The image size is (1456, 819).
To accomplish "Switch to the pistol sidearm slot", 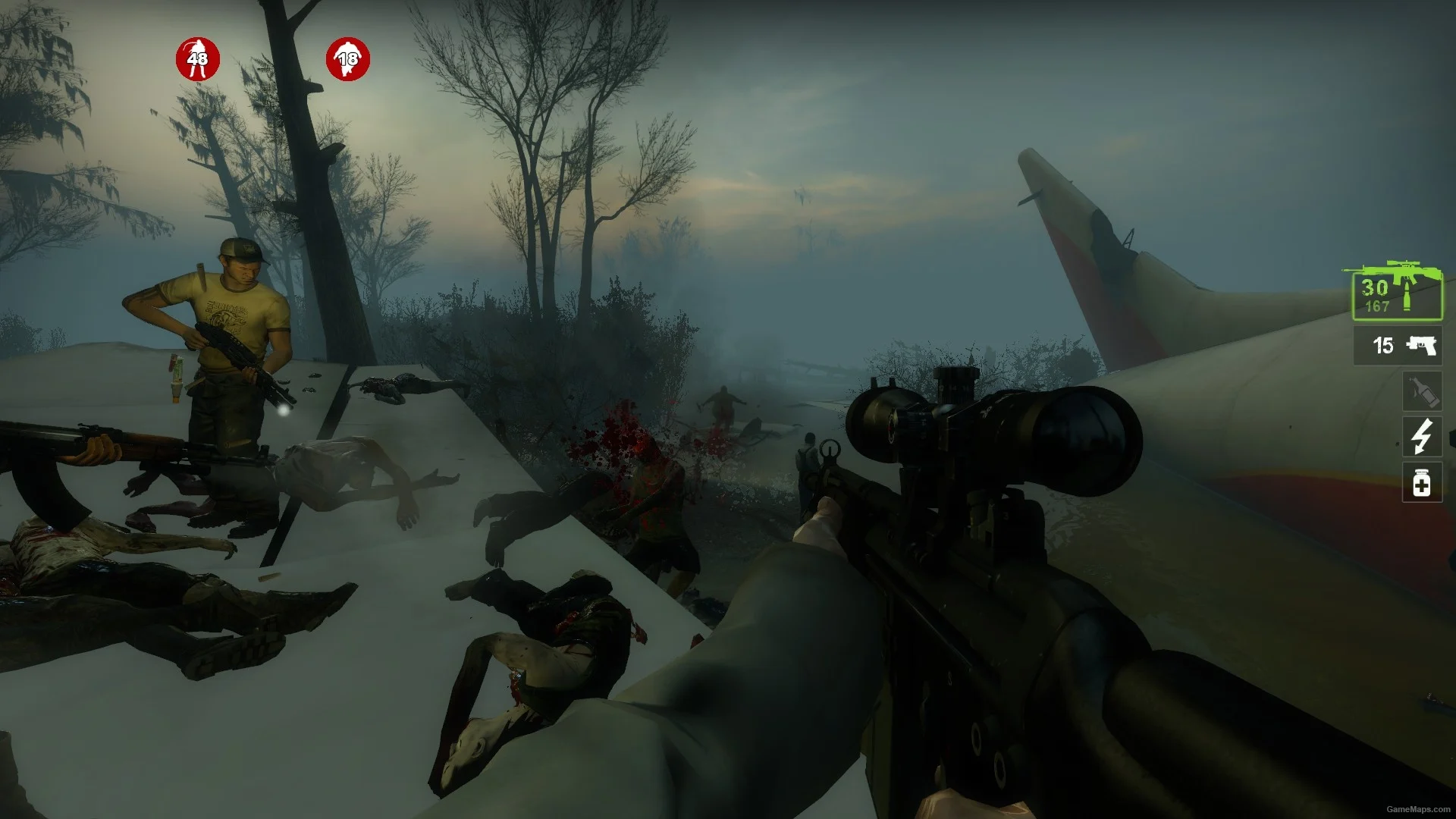I will (1397, 346).
